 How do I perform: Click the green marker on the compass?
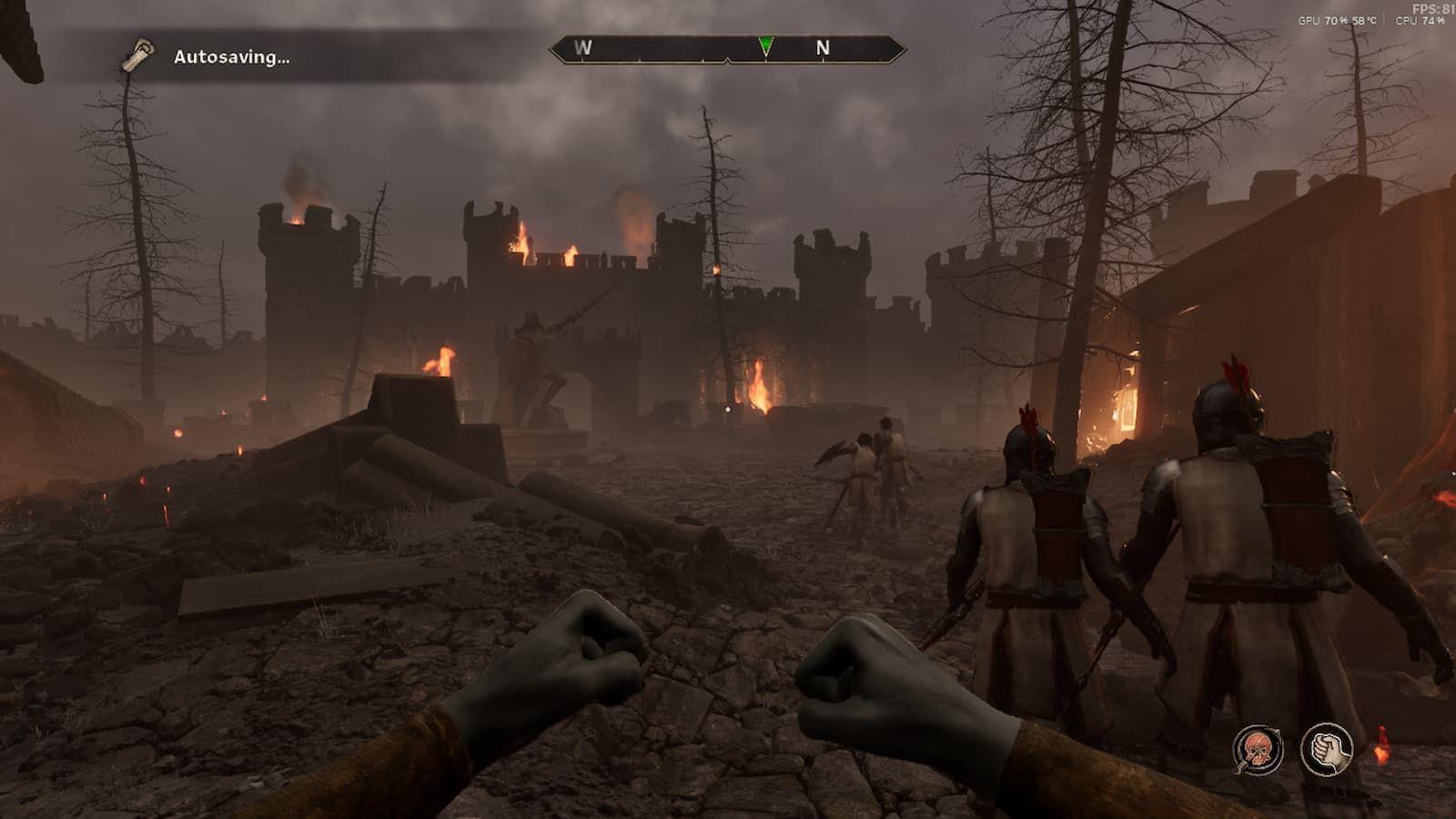tap(767, 43)
